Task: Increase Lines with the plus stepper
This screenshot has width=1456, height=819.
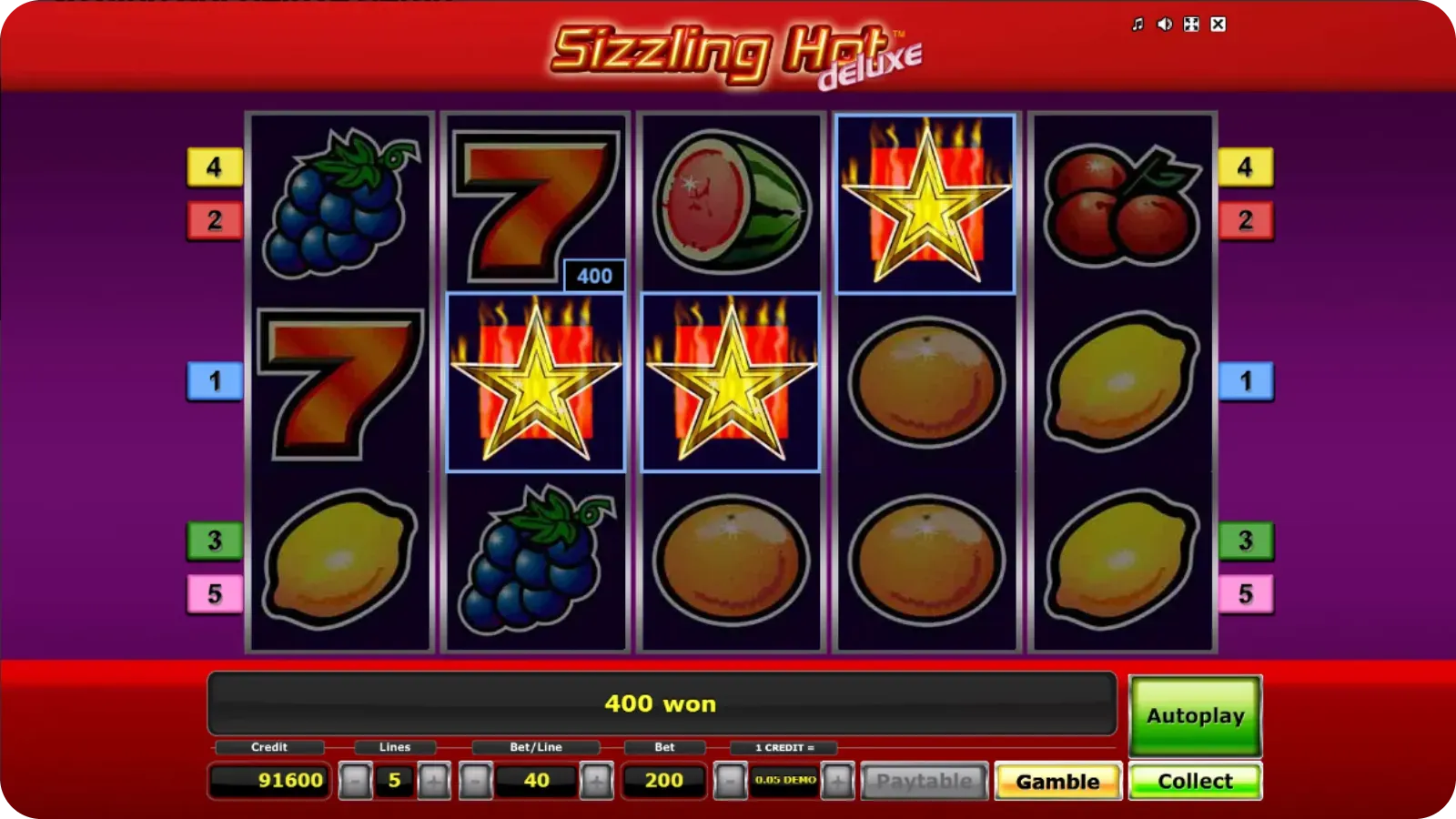Action: point(433,780)
